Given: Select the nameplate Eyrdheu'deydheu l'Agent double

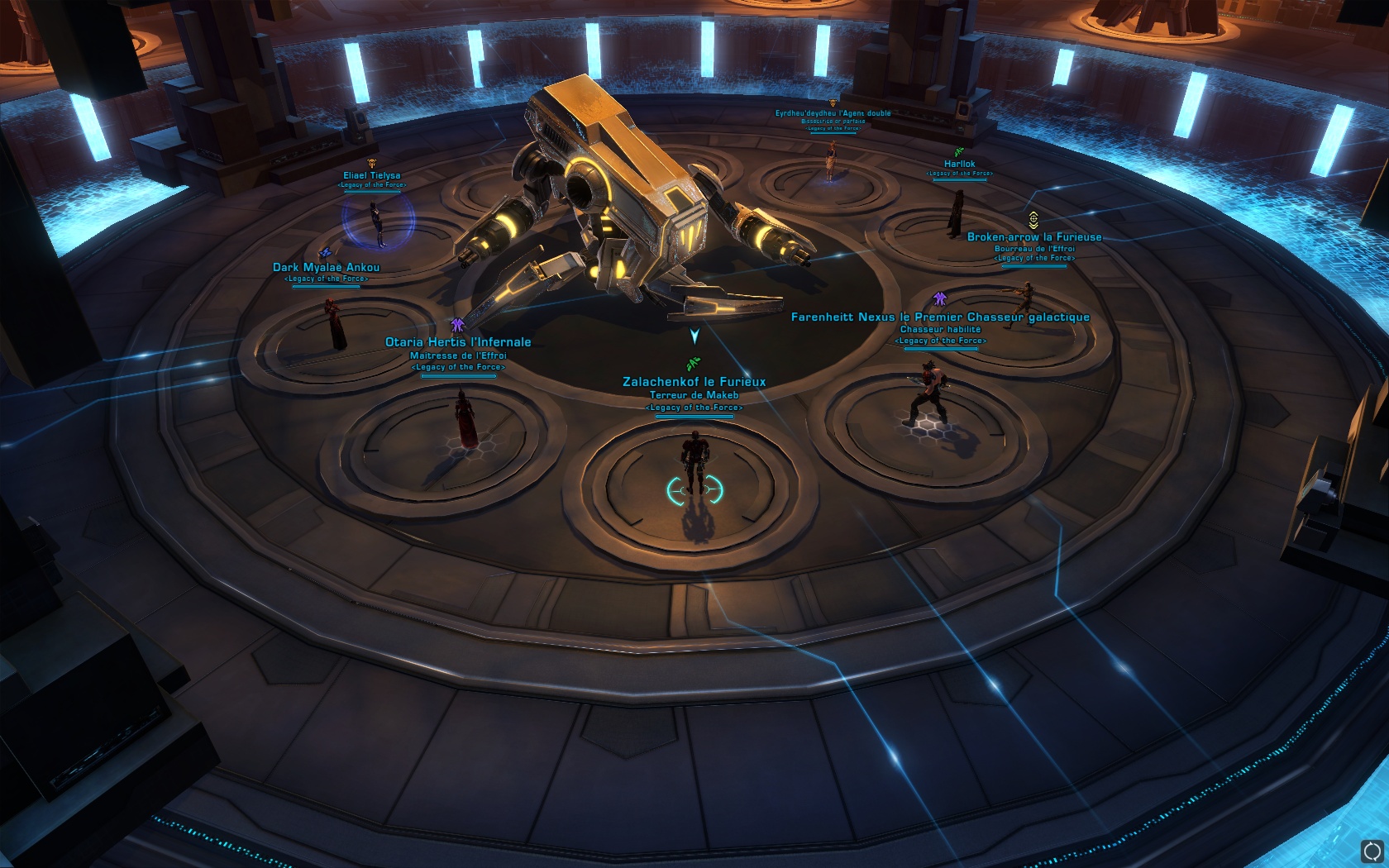Looking at the screenshot, I should 831,116.
